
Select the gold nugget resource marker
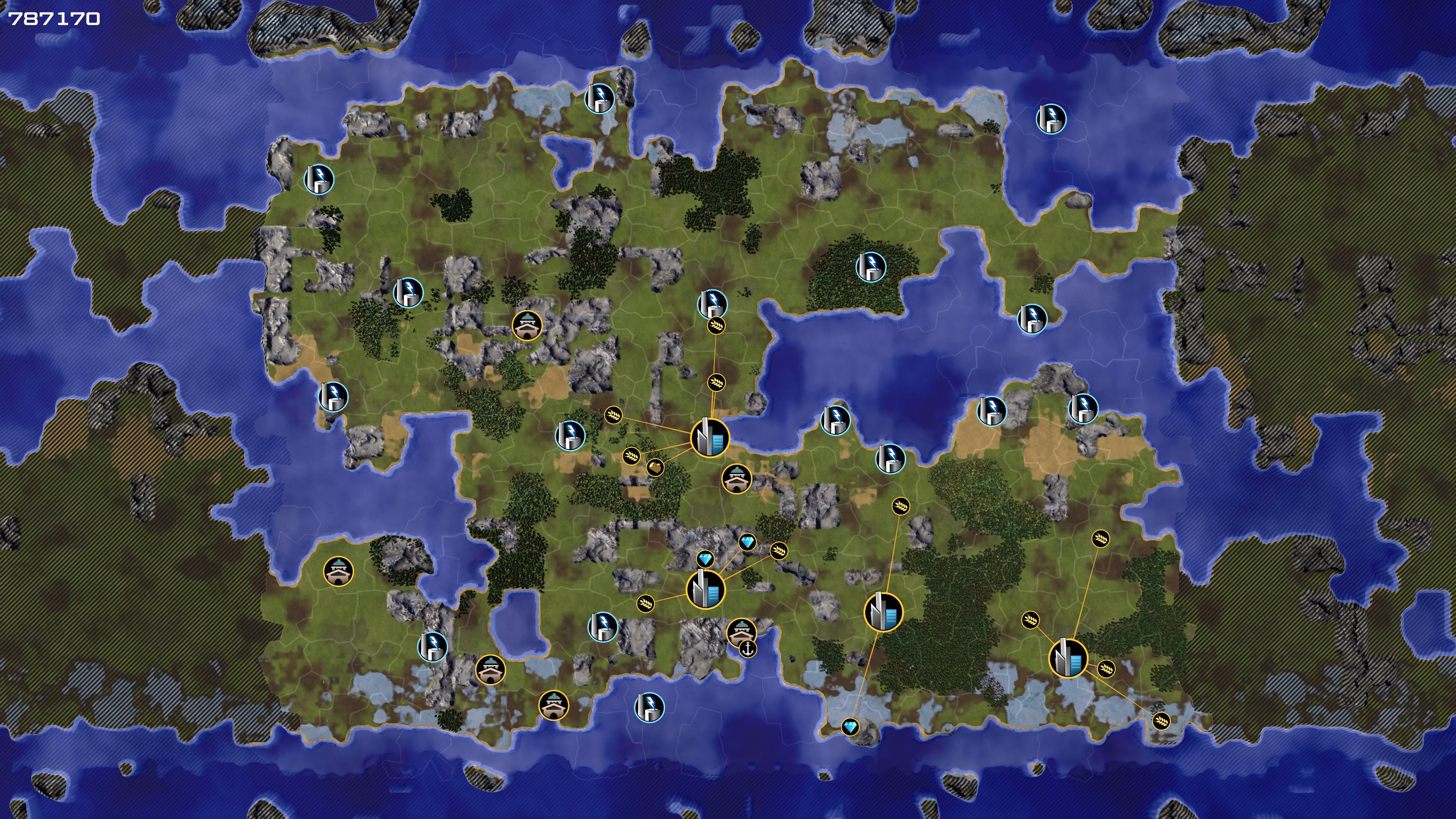[654, 467]
